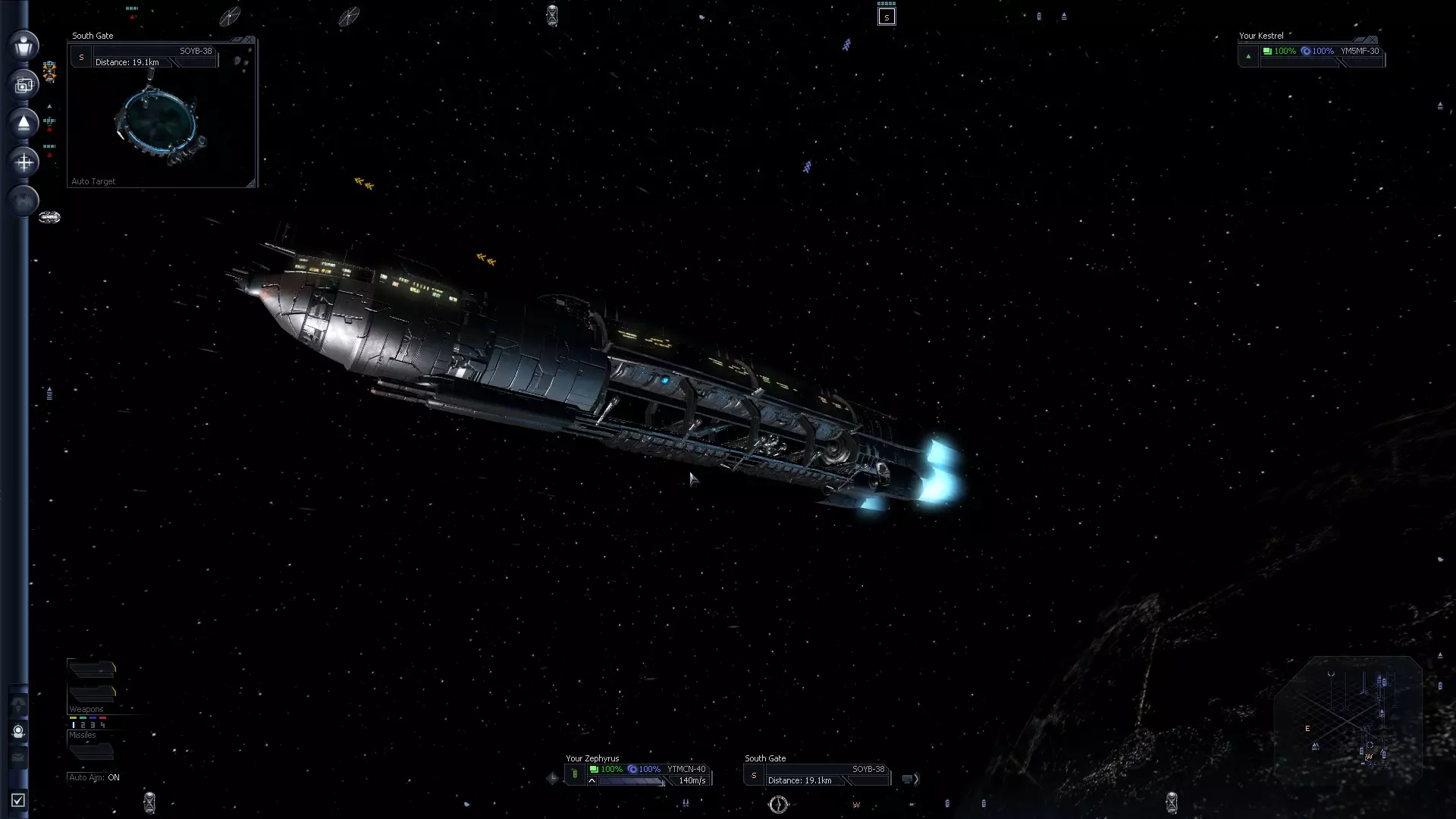Close the South Gate target monitor
Screen dimensions: 1456x819
249,39
